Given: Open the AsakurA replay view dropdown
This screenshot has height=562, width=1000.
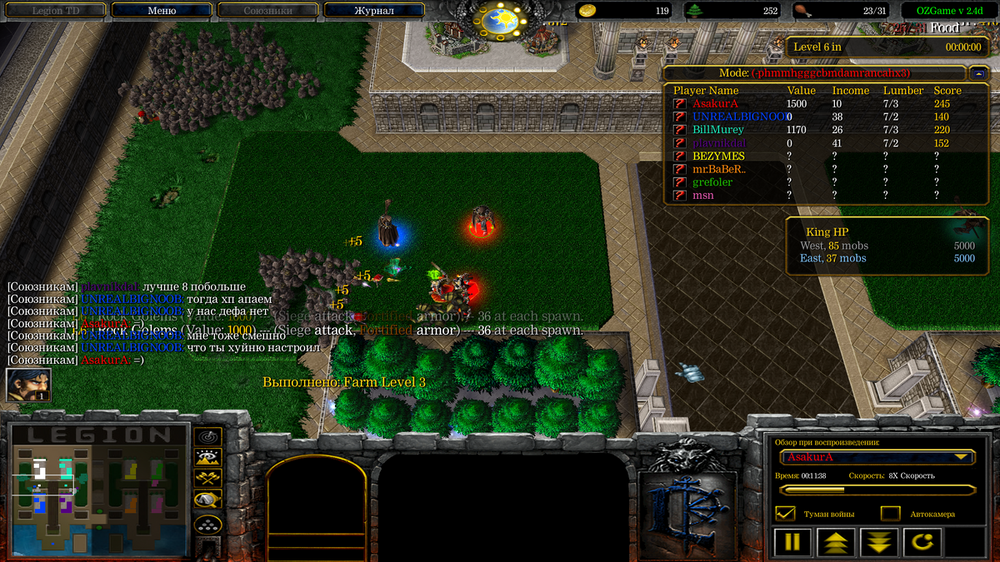Looking at the screenshot, I should point(877,457).
